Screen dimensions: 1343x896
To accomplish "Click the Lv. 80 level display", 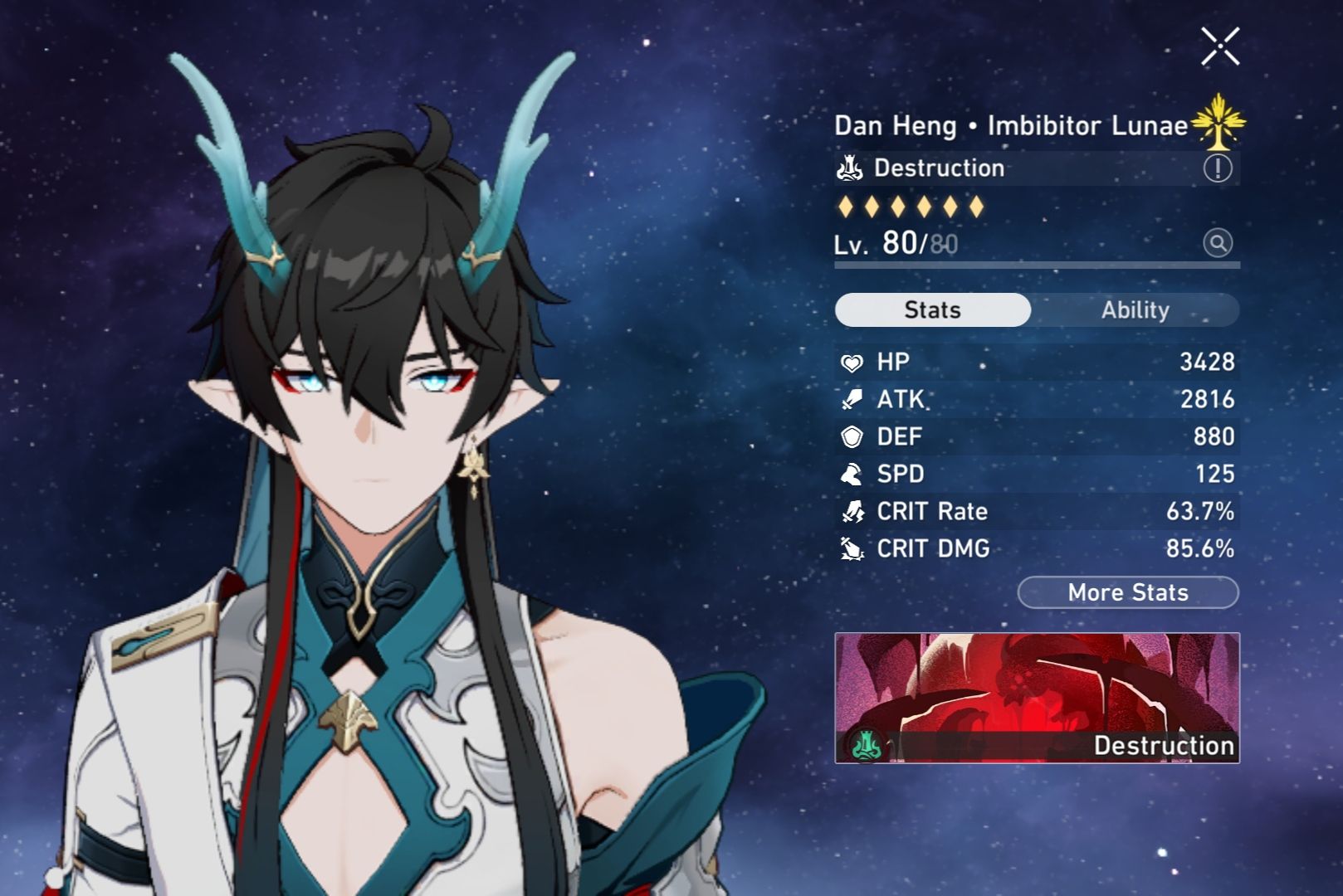I will 892,244.
